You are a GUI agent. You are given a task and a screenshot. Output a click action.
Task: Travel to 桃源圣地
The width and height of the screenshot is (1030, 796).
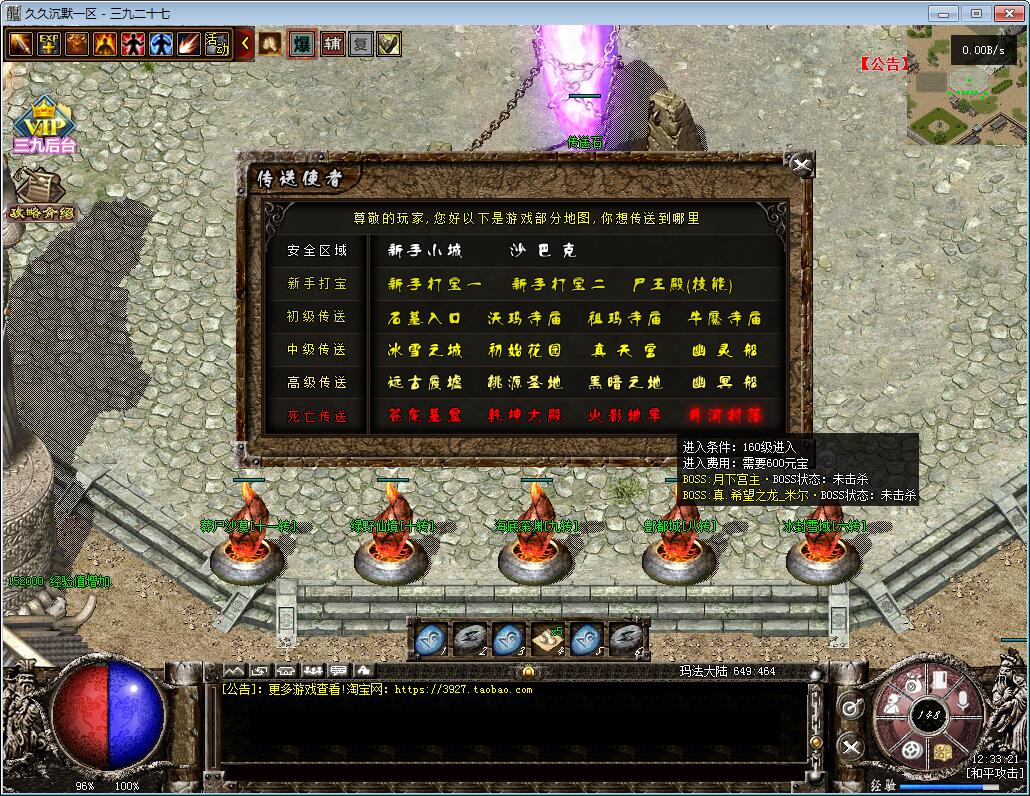pyautogui.click(x=524, y=383)
